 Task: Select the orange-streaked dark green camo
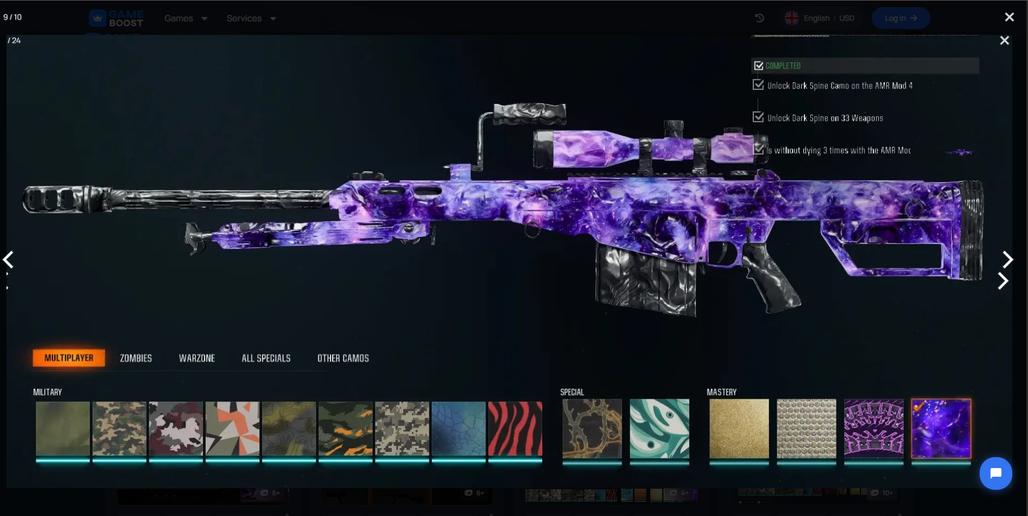coord(345,429)
